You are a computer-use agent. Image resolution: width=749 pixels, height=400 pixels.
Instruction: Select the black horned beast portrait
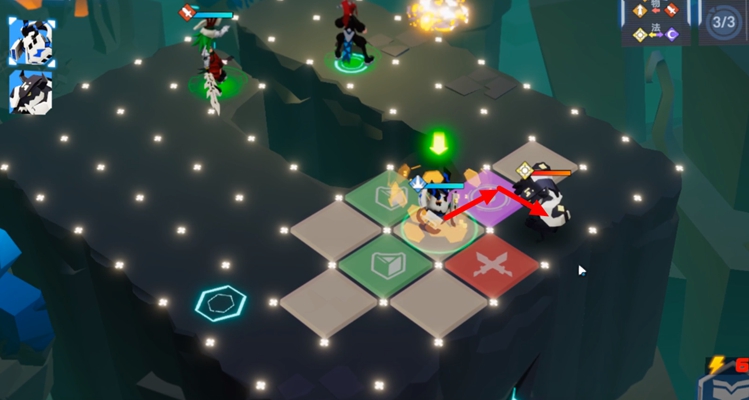[x=31, y=92]
